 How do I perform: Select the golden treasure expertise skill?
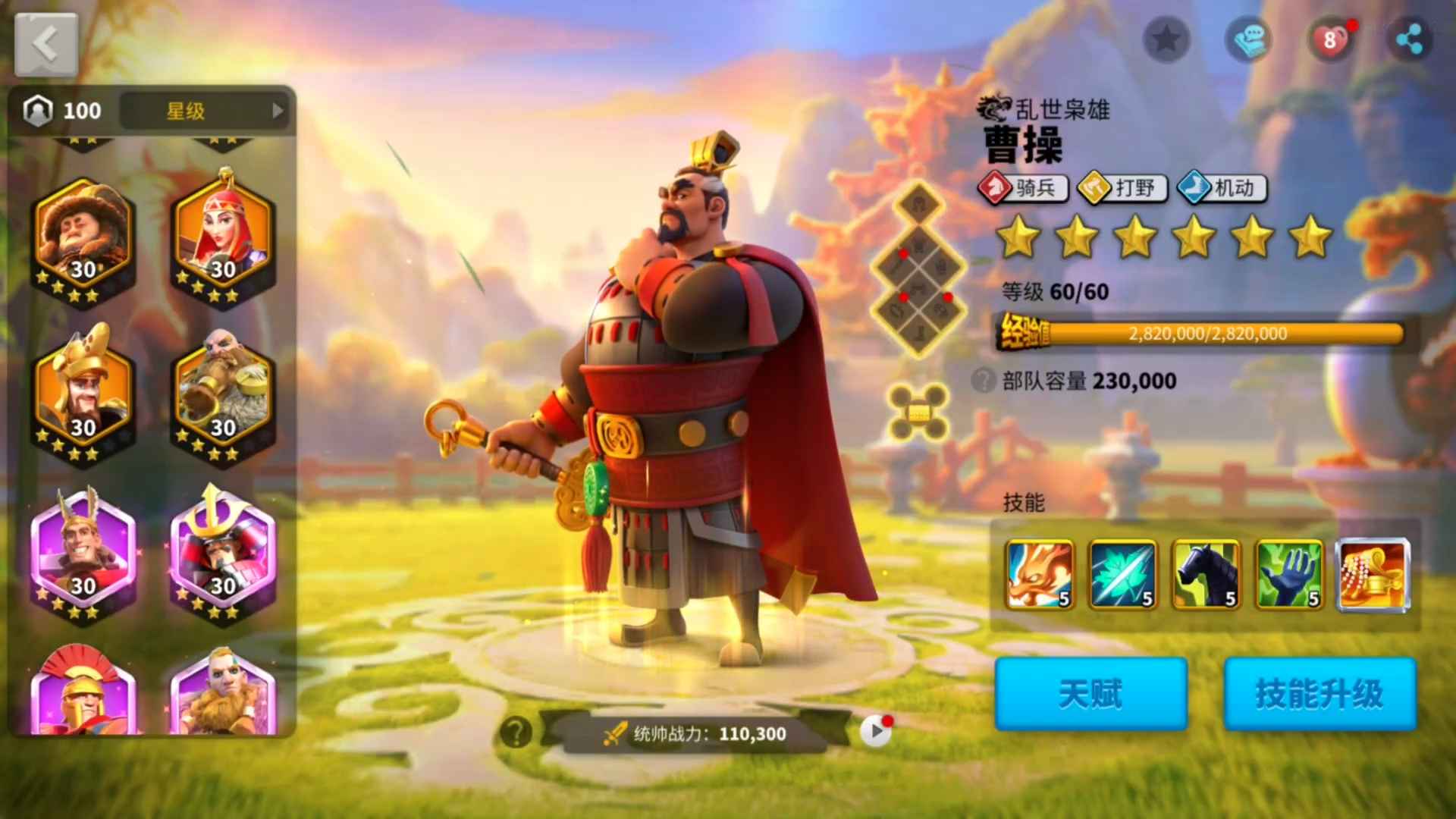(x=1373, y=575)
